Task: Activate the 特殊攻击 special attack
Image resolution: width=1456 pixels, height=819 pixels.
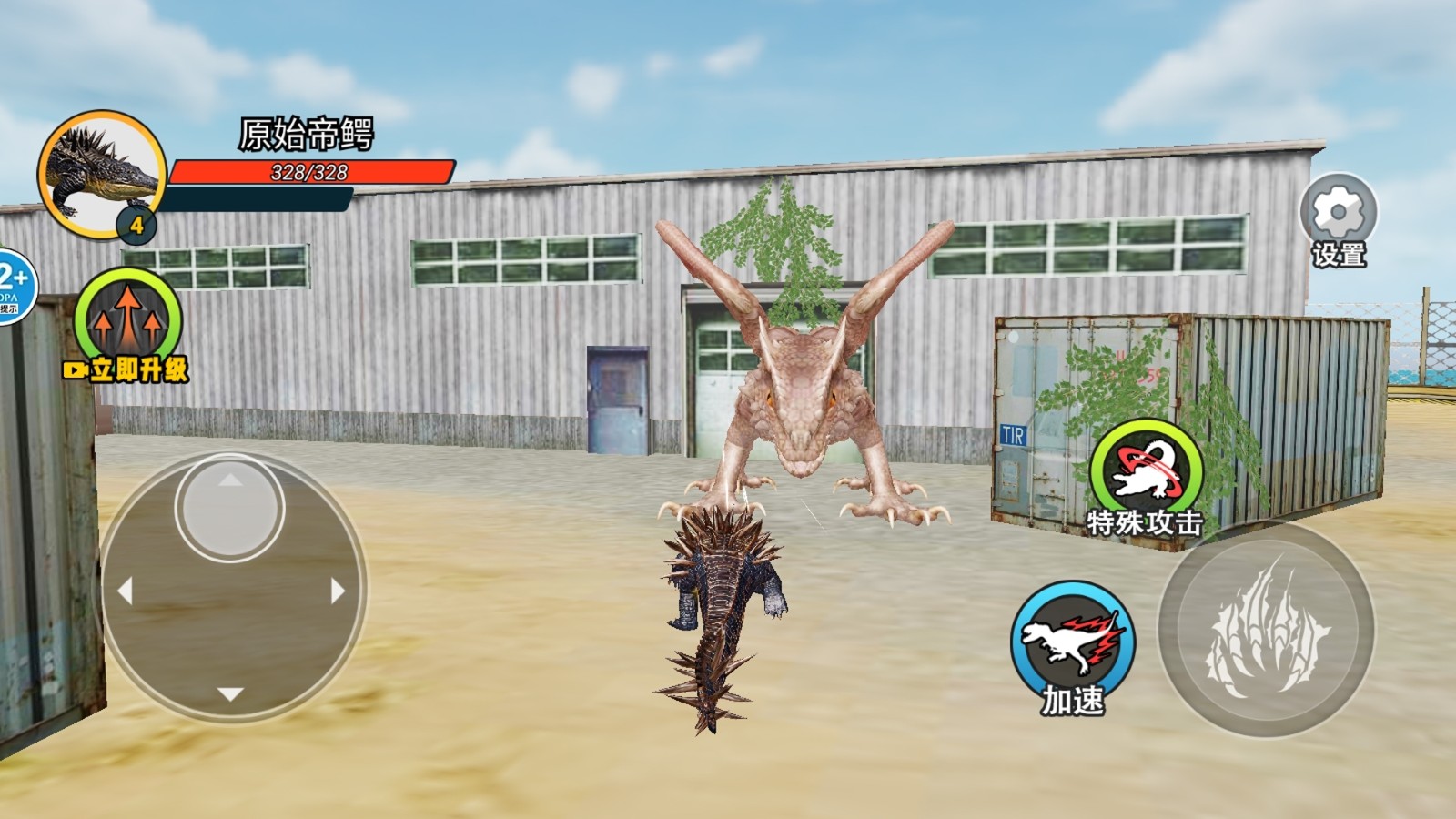Action: tap(1146, 470)
